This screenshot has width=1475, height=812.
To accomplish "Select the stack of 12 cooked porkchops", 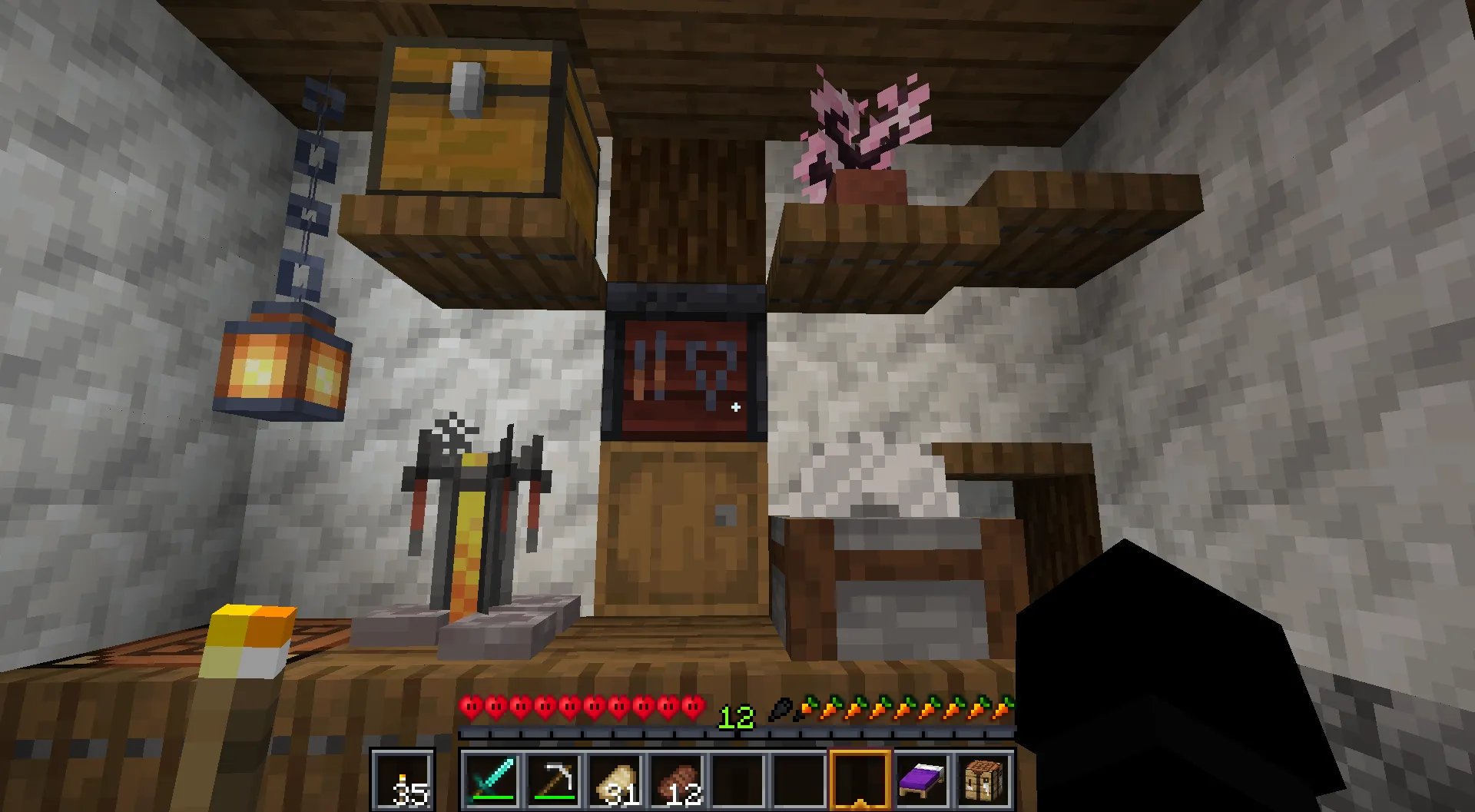I will [x=676, y=780].
